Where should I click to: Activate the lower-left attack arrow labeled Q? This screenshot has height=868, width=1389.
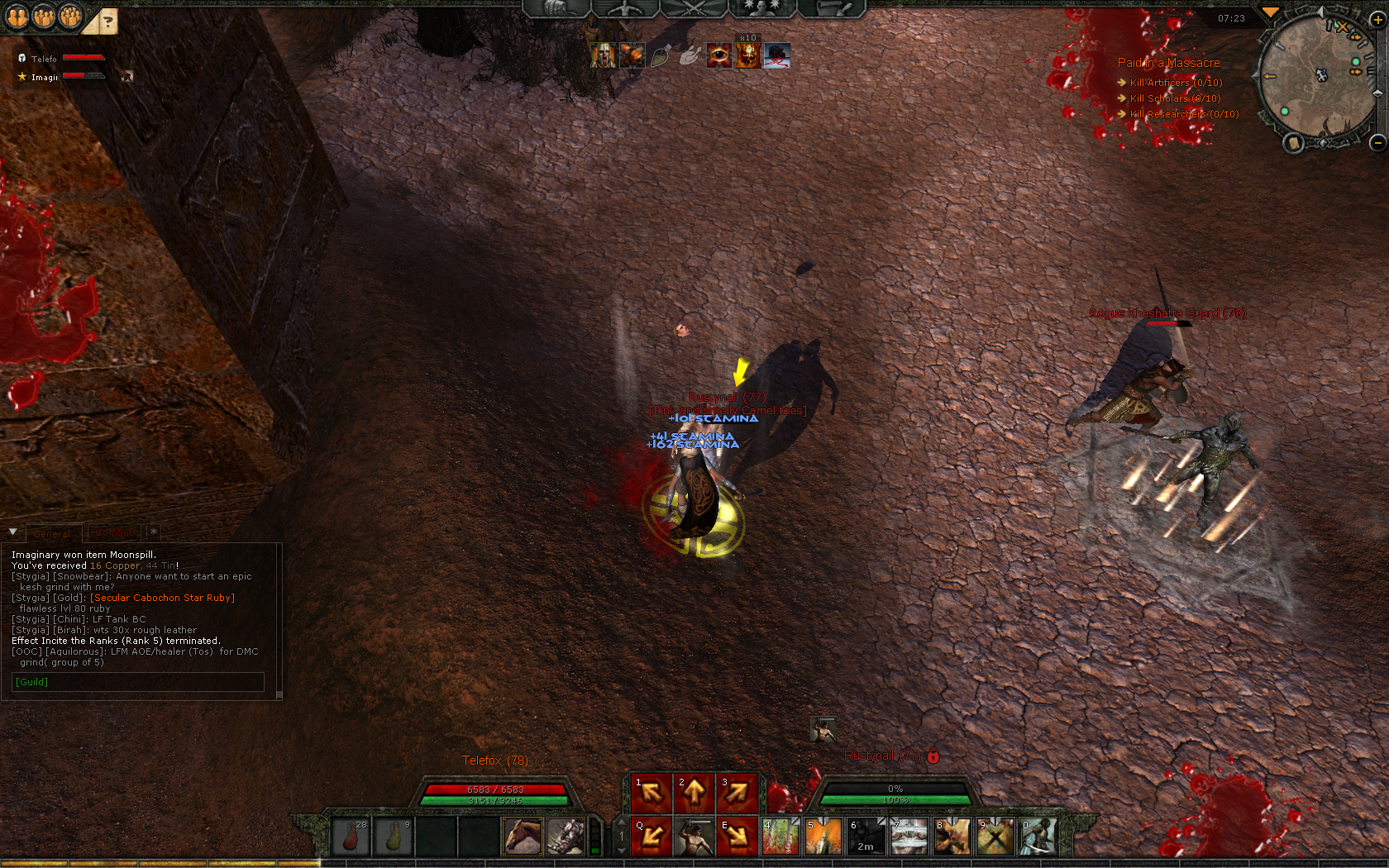pyautogui.click(x=651, y=837)
